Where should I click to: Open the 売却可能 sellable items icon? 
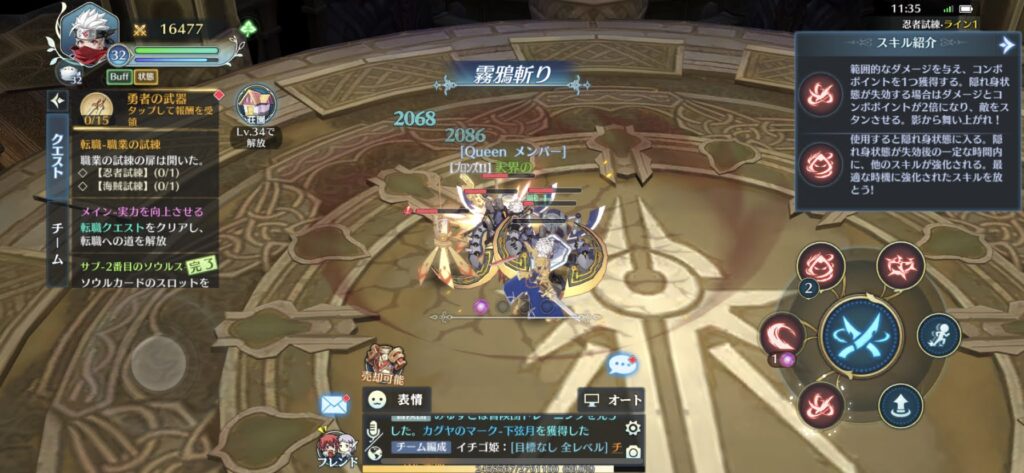point(384,363)
